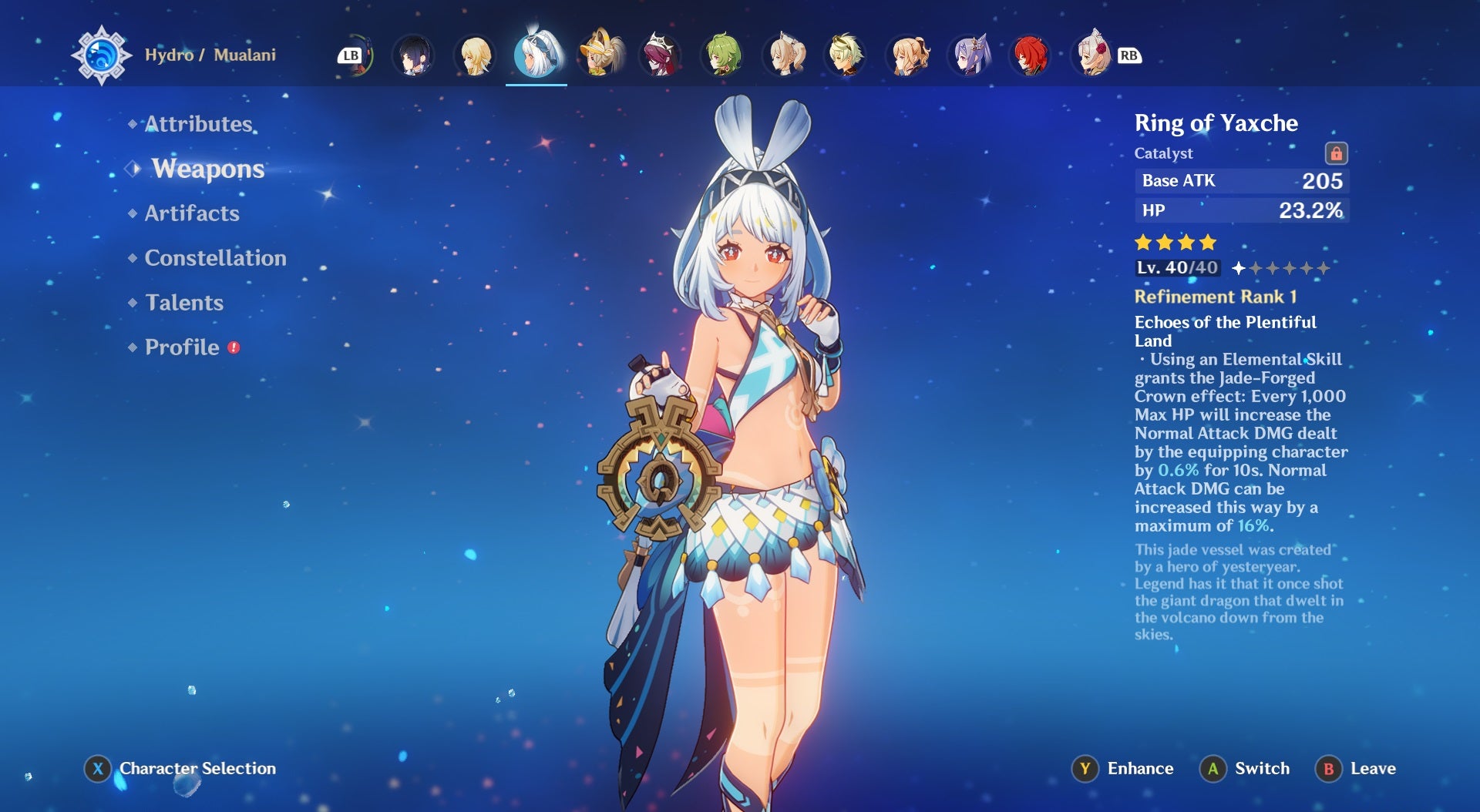Select Diluc's red-haired portrait
This screenshot has width=1480, height=812.
point(1030,54)
